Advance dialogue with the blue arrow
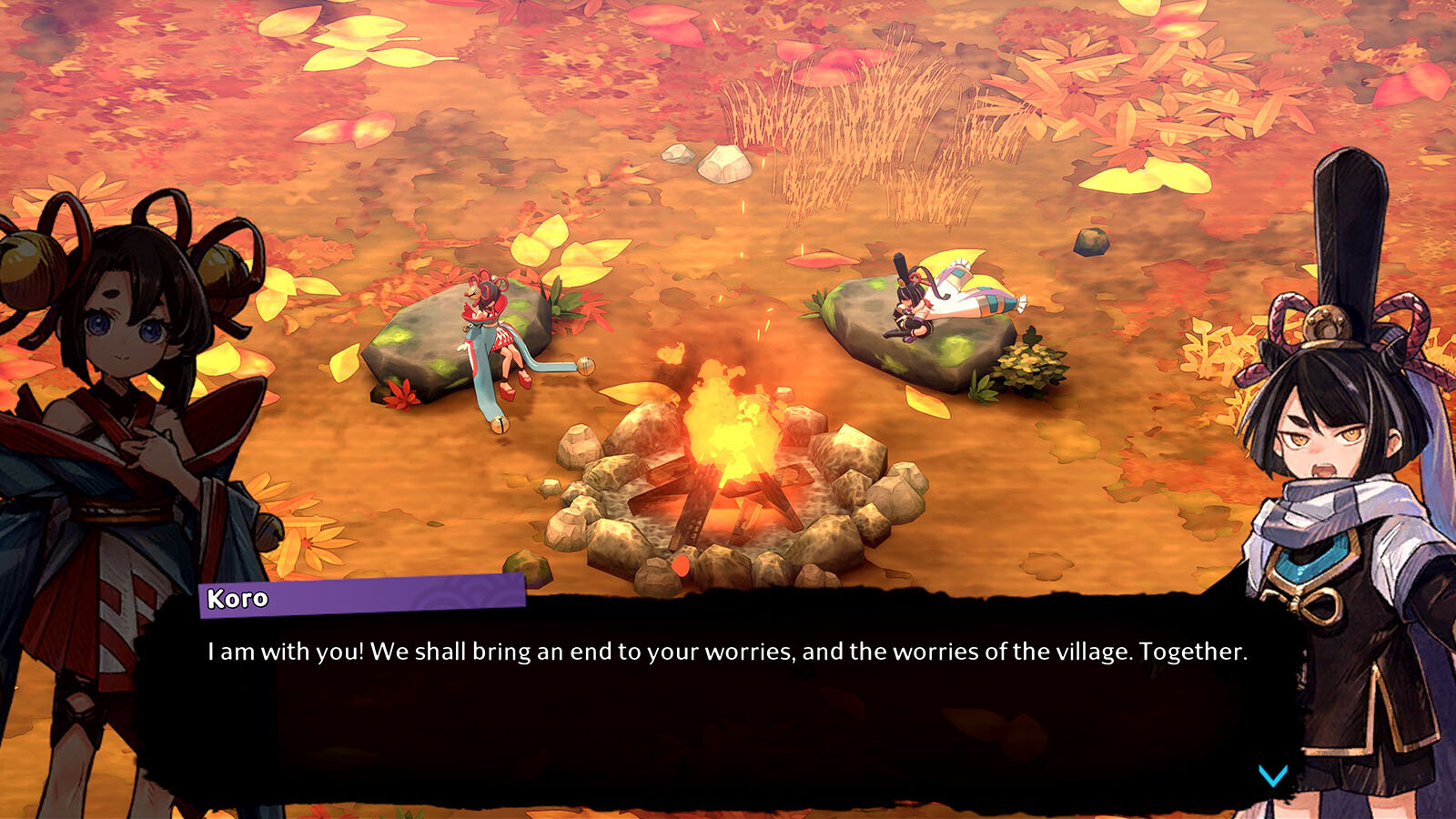1456x819 pixels. (x=1272, y=775)
